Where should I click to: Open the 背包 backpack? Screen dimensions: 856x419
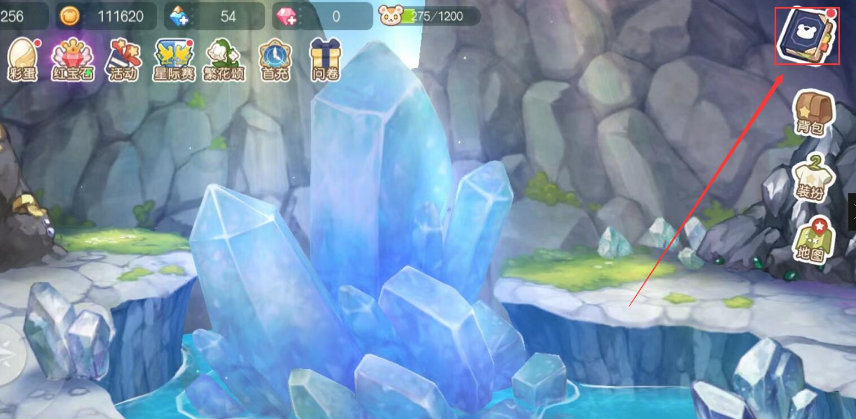point(810,112)
